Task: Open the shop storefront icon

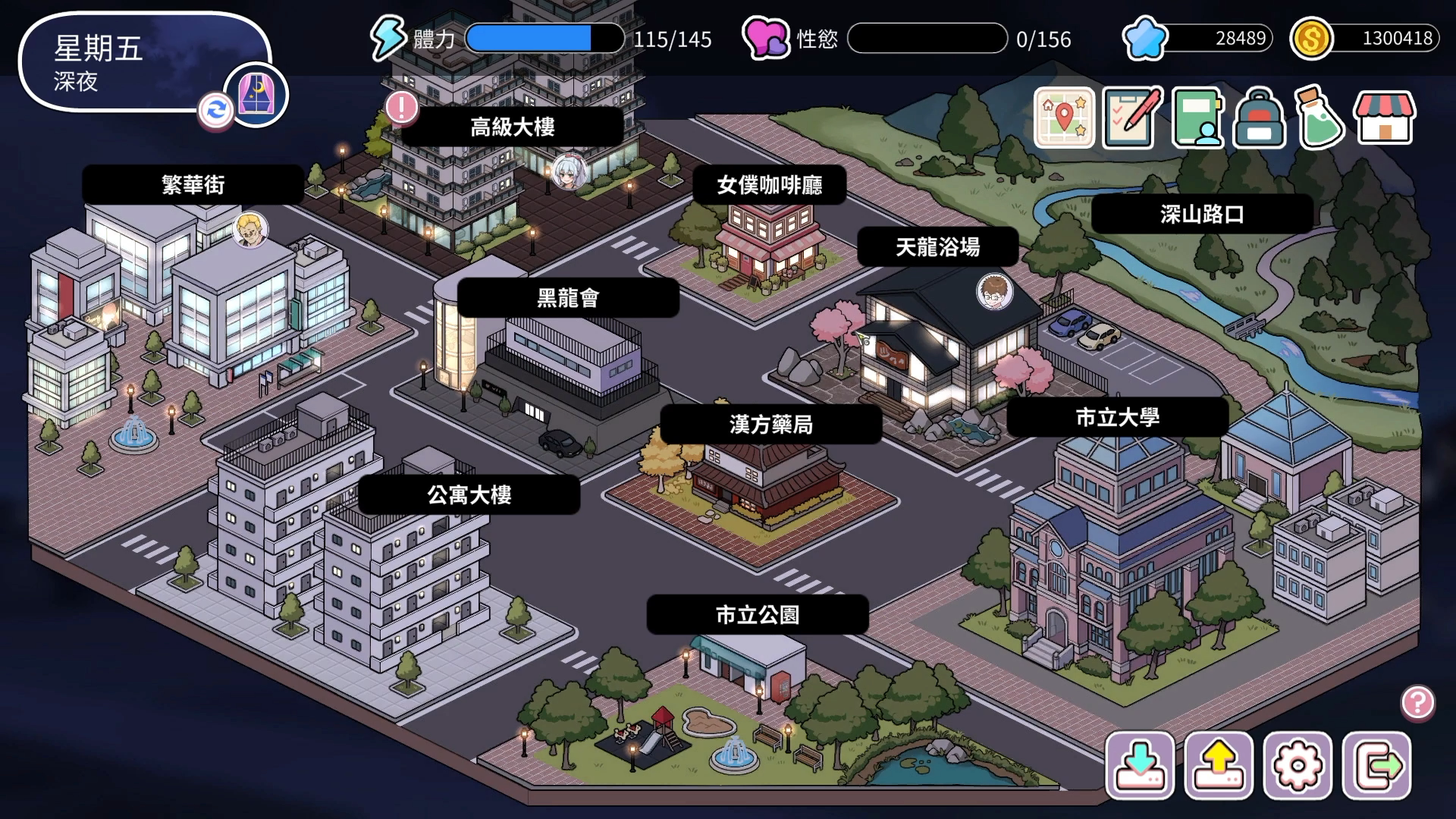Action: coord(1385,118)
